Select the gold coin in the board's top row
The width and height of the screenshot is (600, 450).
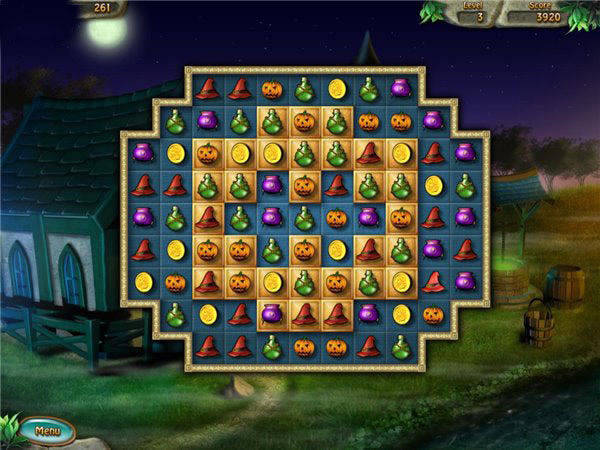pos(337,89)
